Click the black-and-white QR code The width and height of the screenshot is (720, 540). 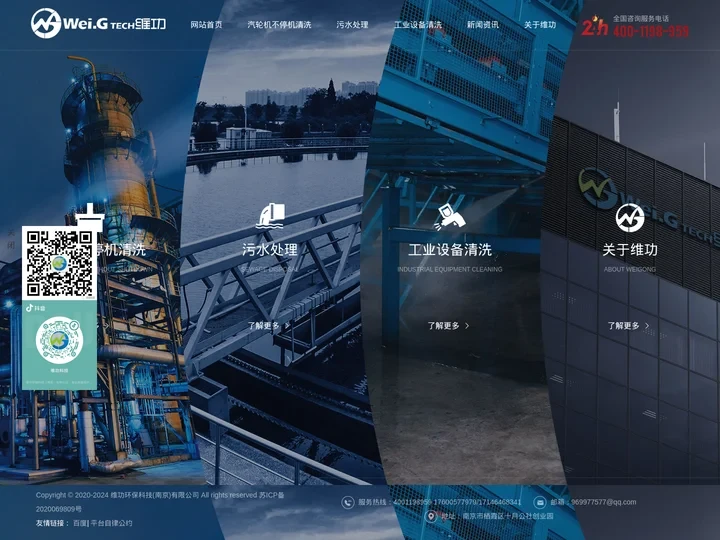pyautogui.click(x=59, y=262)
